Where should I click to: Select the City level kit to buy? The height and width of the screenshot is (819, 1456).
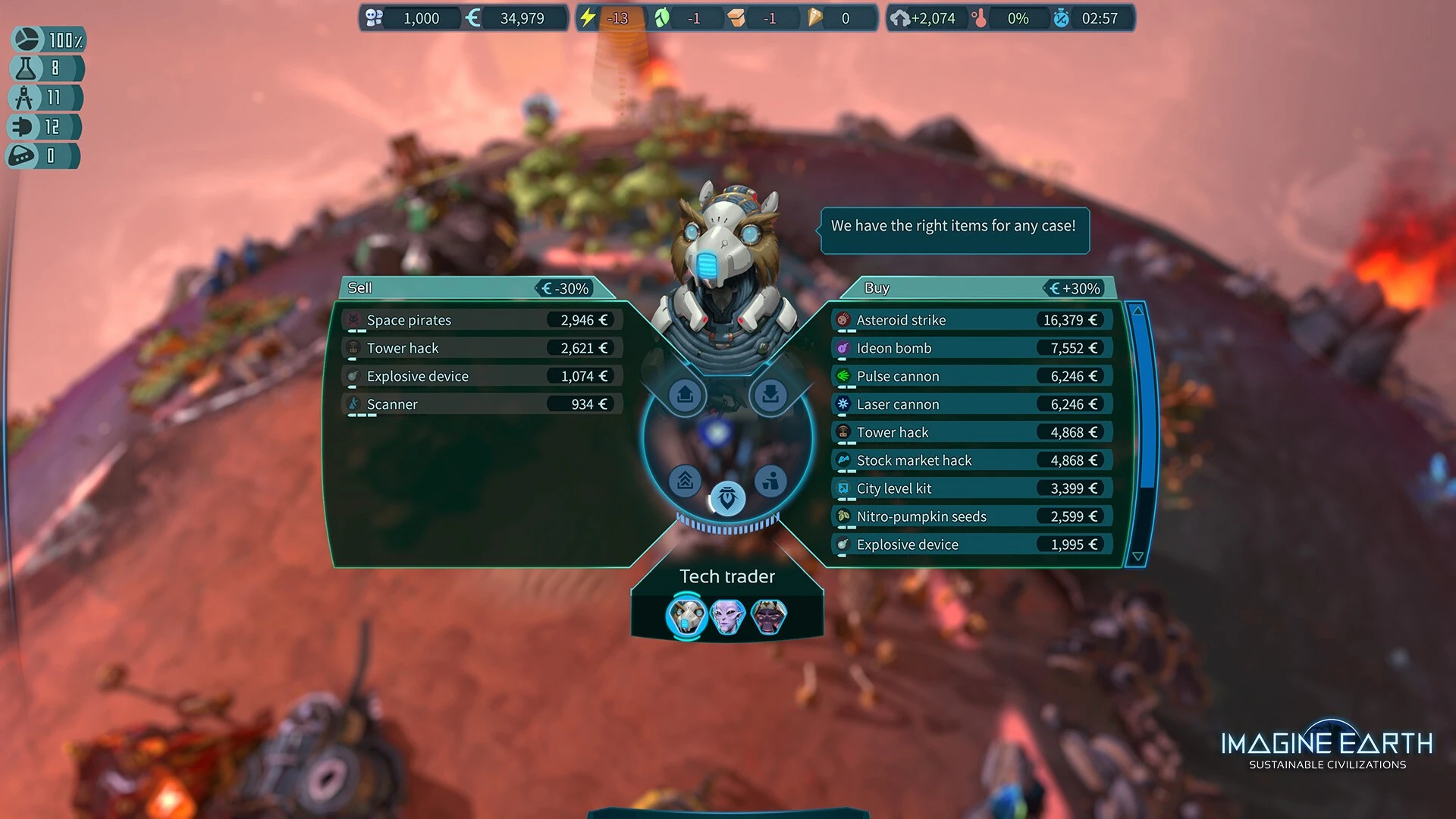(x=972, y=488)
